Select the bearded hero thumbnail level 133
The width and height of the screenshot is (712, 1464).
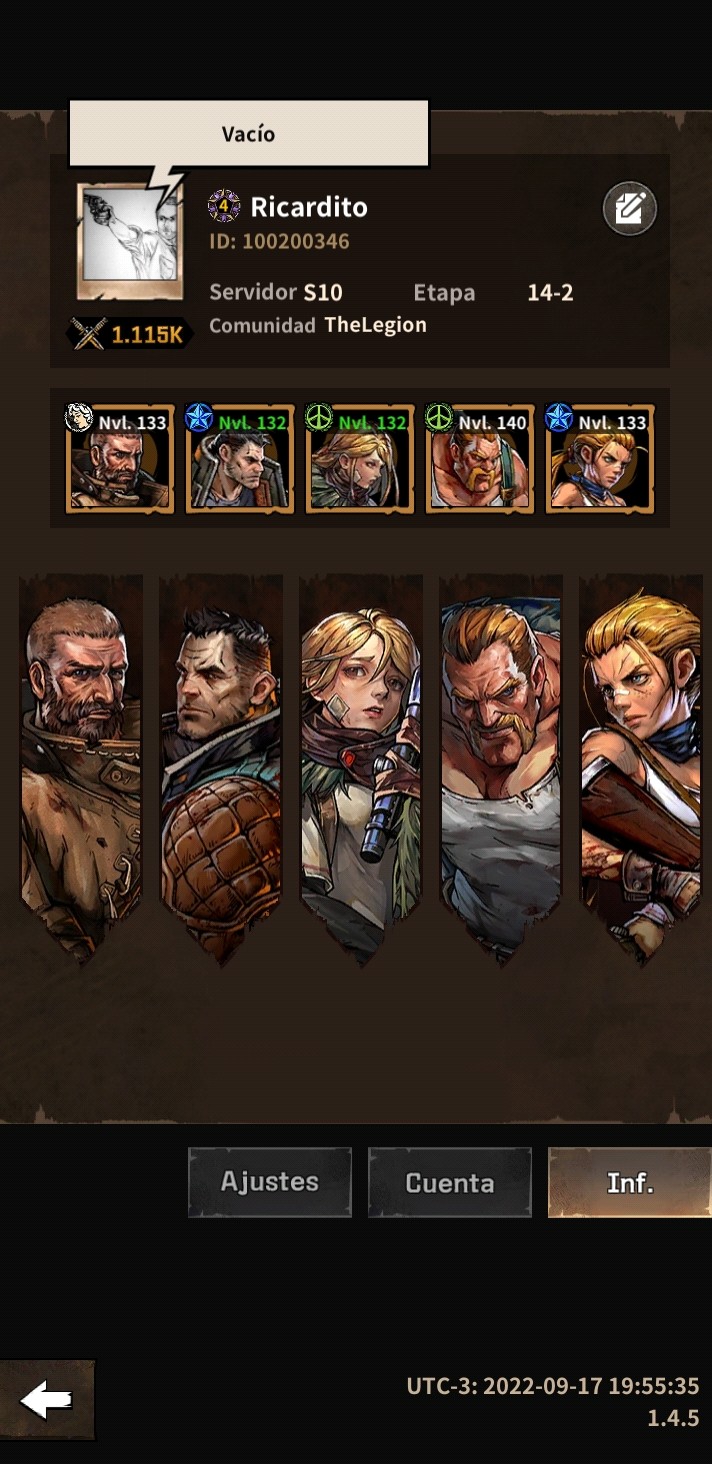[x=120, y=460]
